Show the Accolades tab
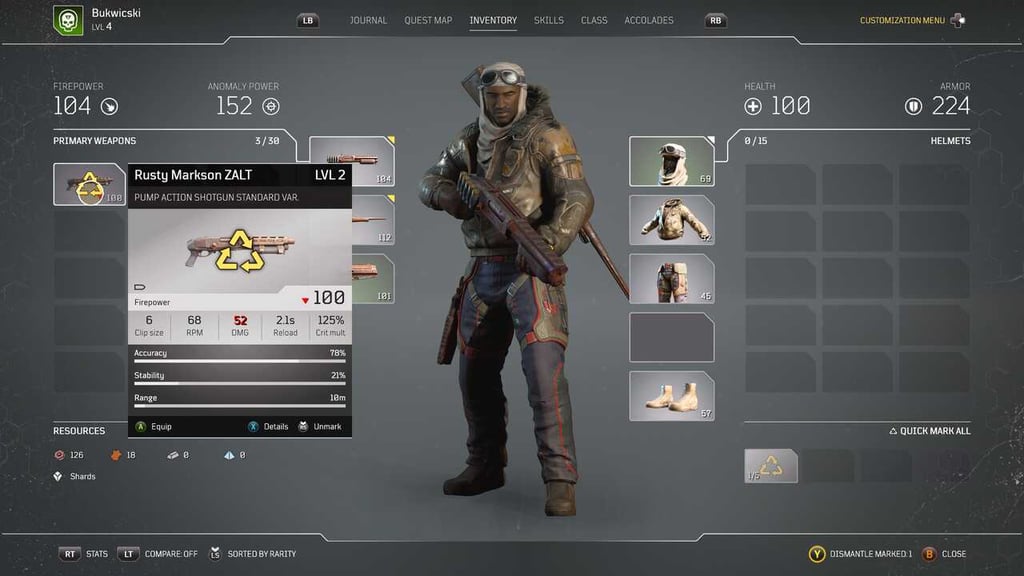Viewport: 1024px width, 576px height. click(649, 20)
